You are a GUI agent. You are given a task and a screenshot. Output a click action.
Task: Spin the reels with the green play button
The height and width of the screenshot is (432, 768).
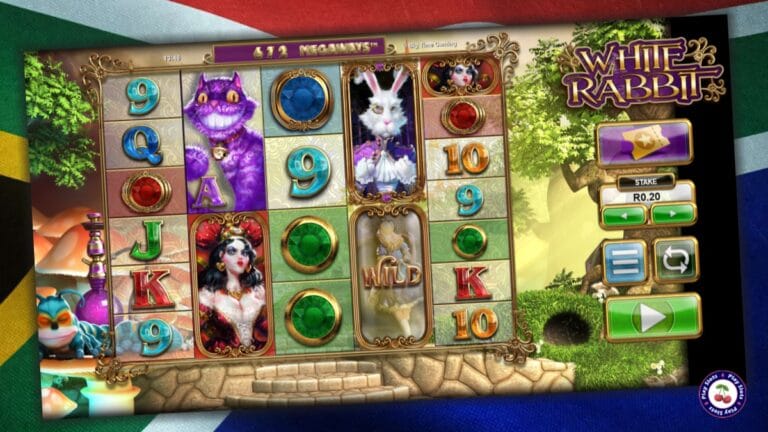(x=652, y=317)
